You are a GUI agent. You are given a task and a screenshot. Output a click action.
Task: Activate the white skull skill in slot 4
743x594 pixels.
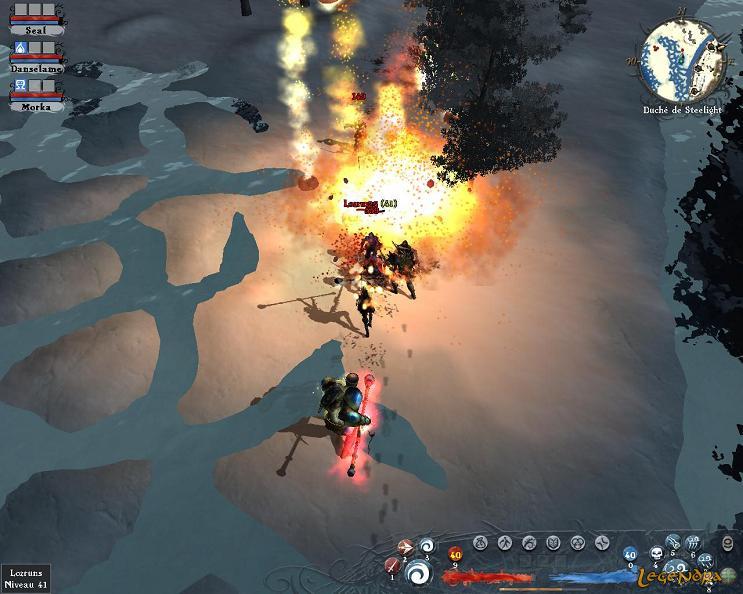pyautogui.click(x=656, y=553)
